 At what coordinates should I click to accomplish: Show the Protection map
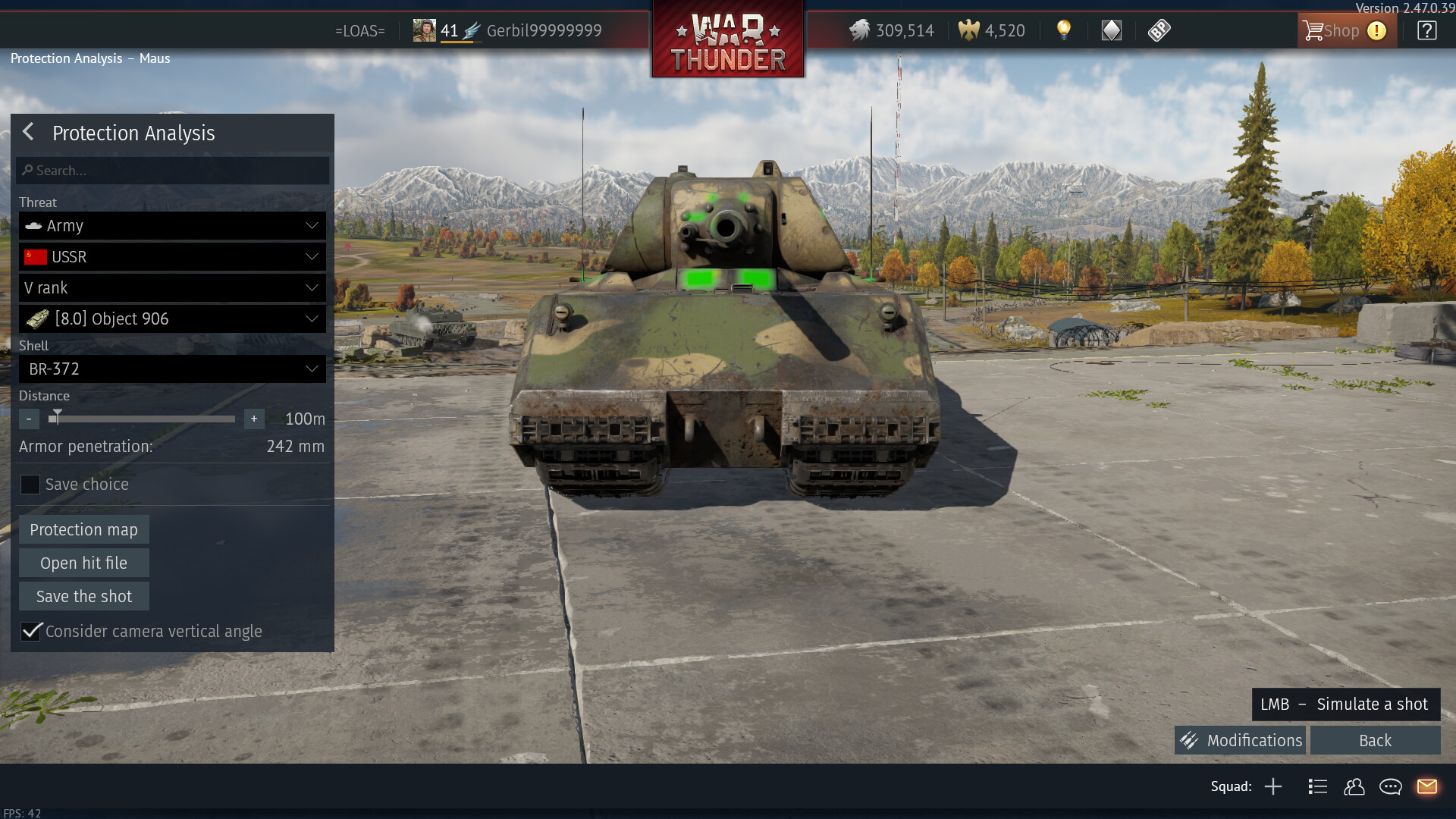[x=83, y=530]
